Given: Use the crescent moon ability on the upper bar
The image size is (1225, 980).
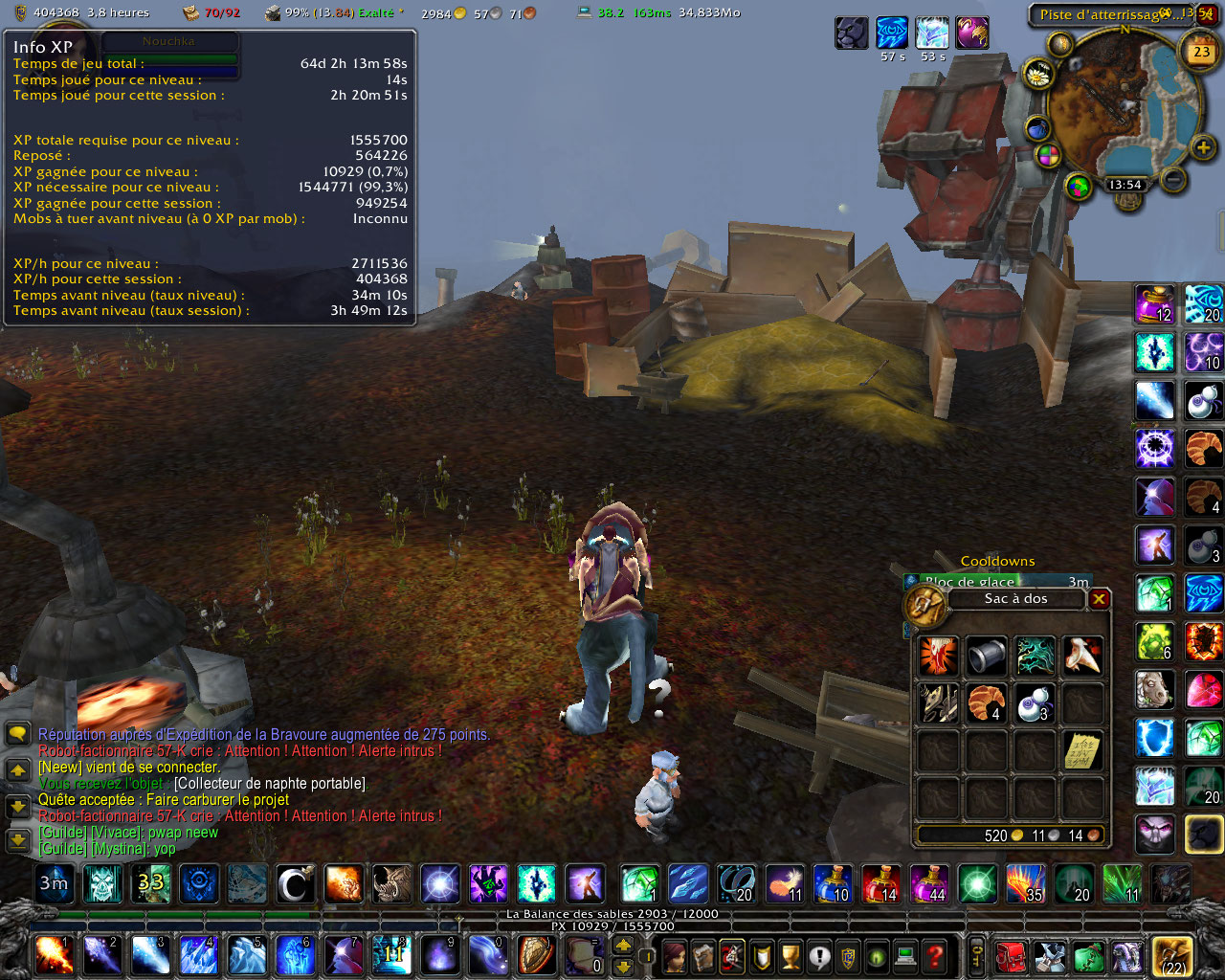Looking at the screenshot, I should (x=295, y=884).
